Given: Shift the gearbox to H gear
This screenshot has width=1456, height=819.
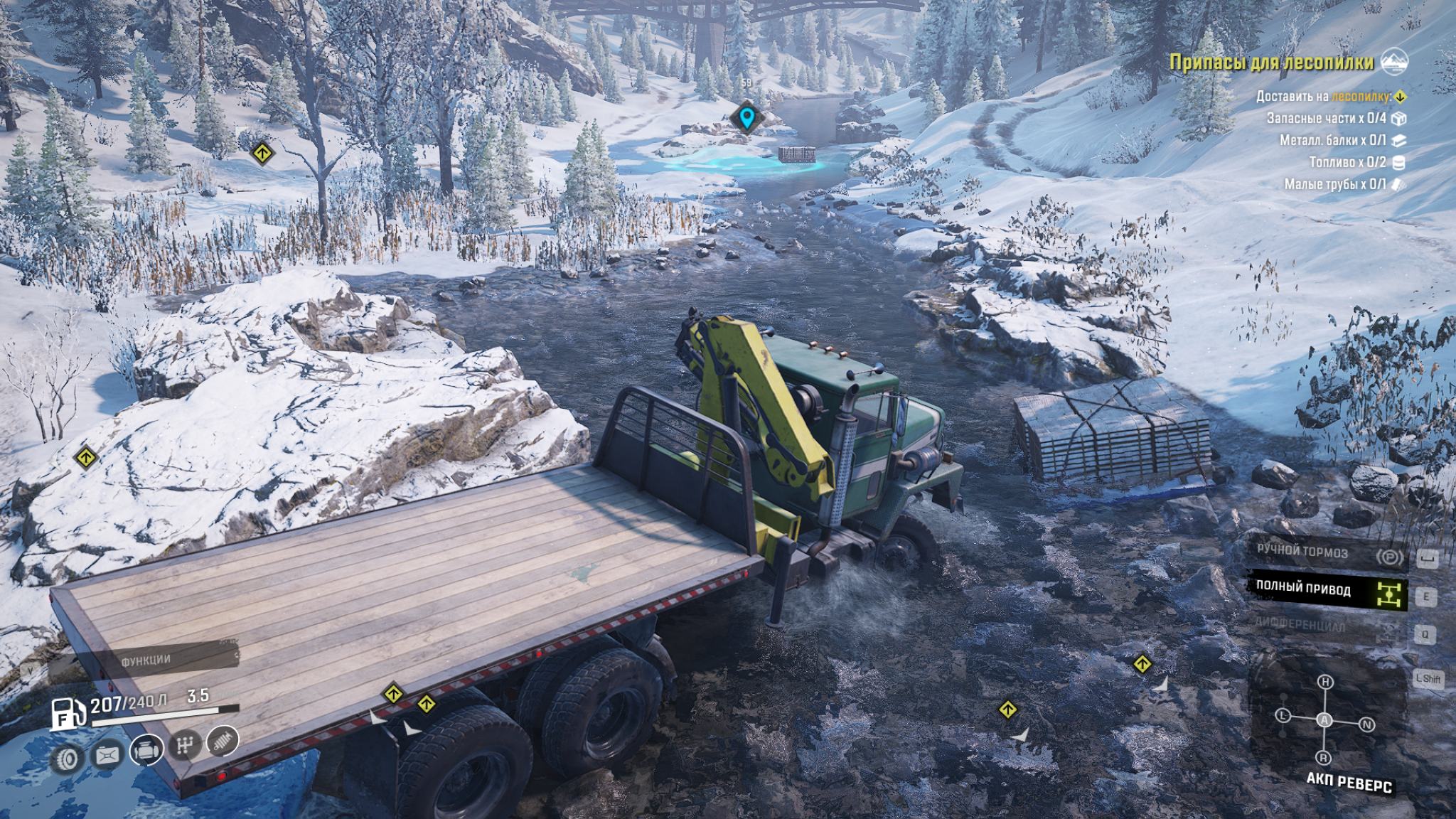Looking at the screenshot, I should [1325, 682].
